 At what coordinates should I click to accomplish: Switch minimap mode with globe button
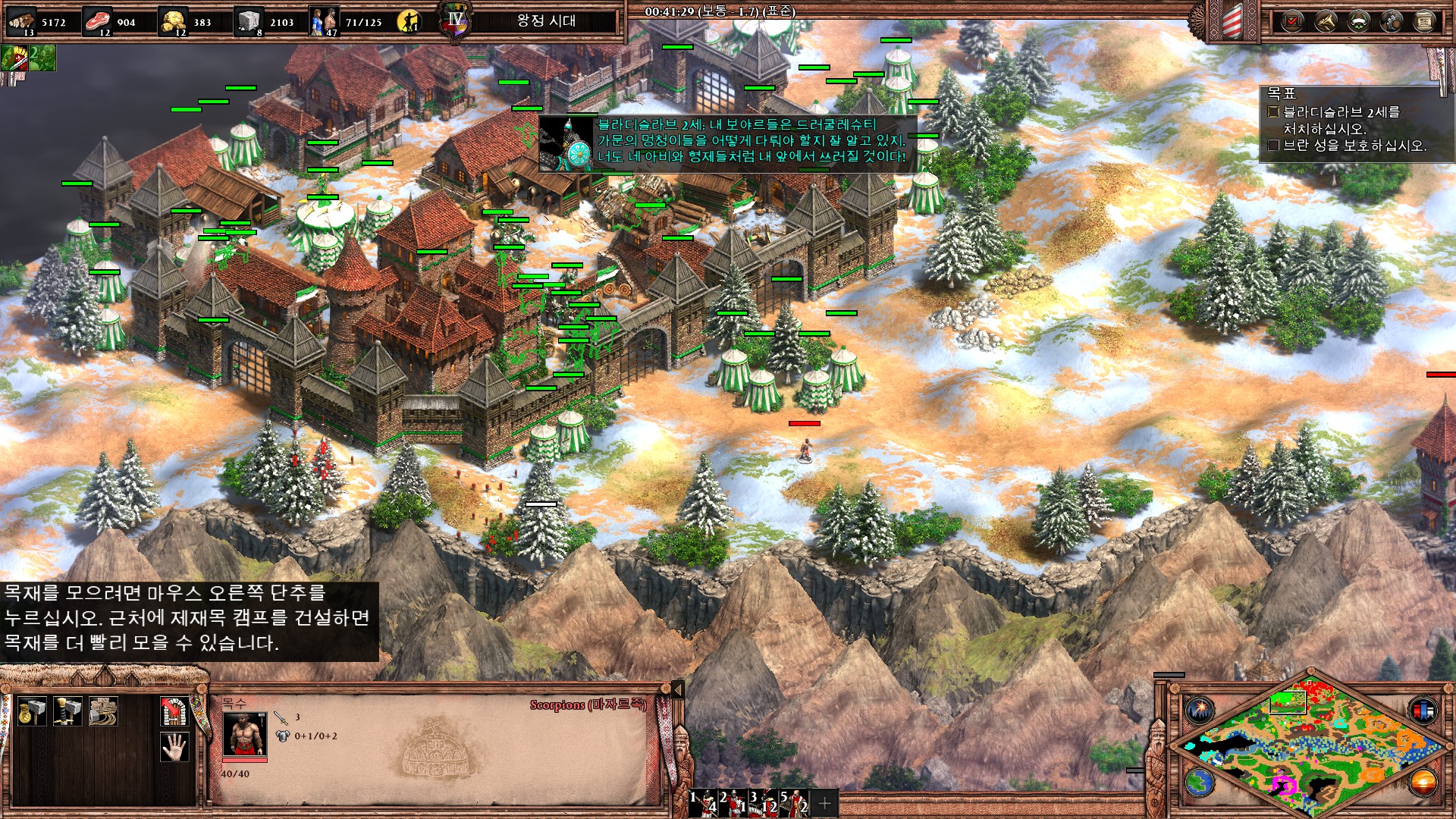1200,783
